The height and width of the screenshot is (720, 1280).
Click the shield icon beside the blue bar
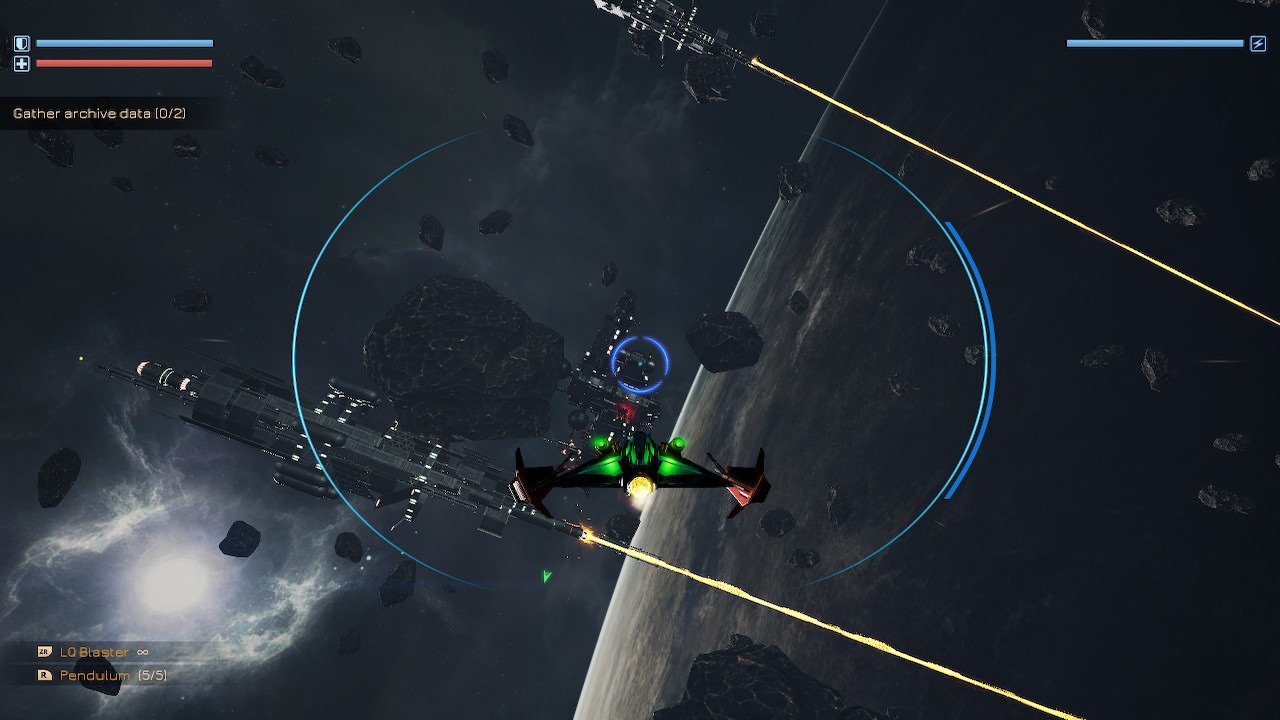(x=22, y=44)
